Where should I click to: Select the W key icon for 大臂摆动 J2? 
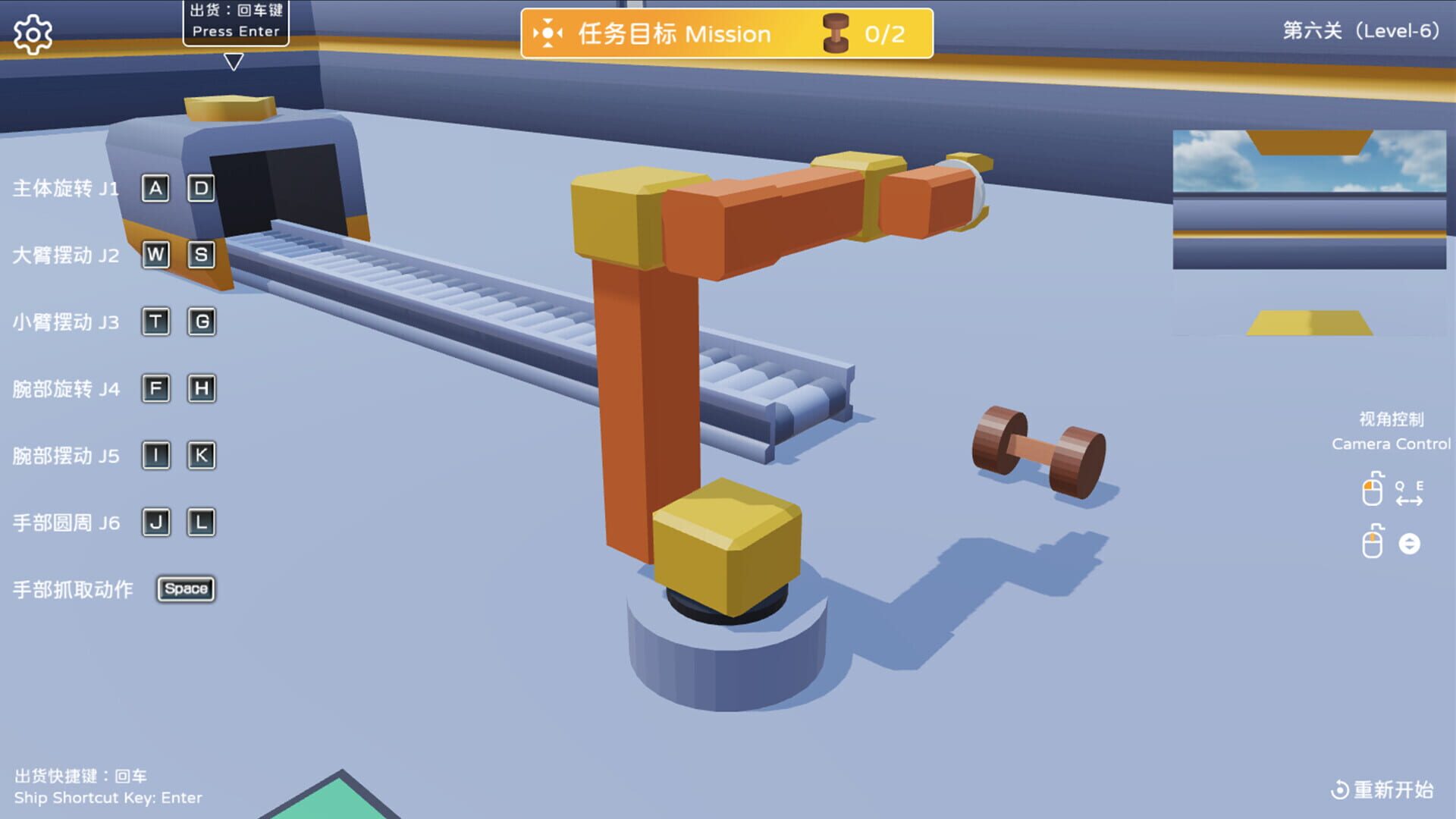coord(156,255)
